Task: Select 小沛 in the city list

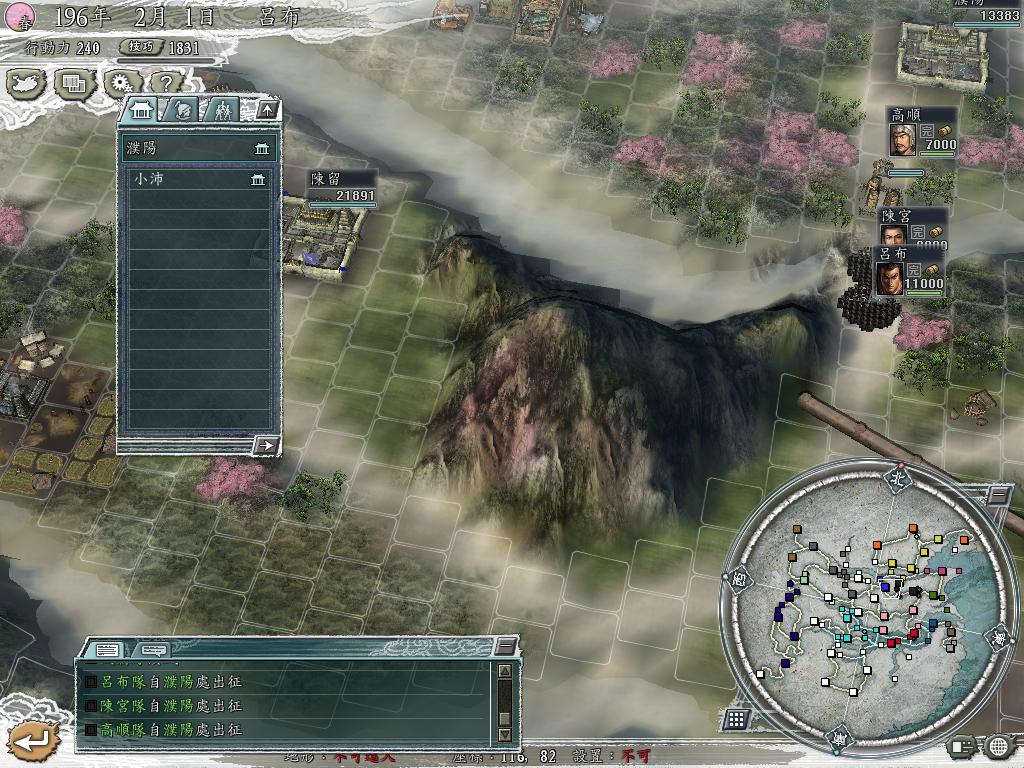Action: coord(197,180)
